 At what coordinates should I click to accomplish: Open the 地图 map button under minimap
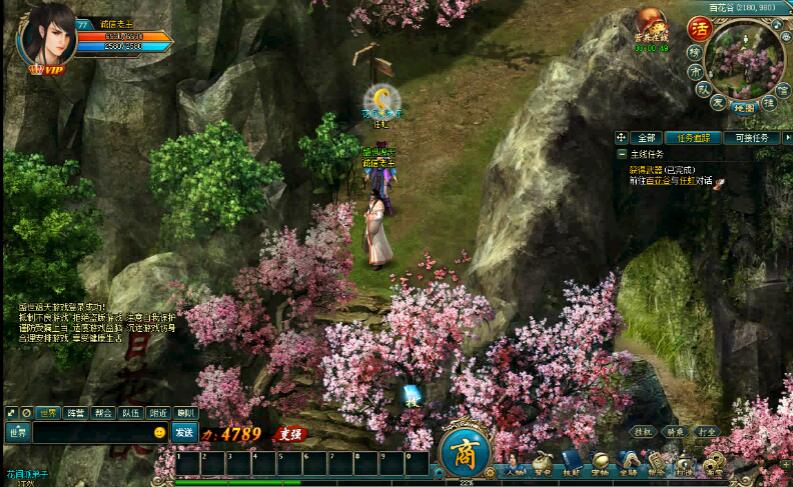[x=742, y=105]
